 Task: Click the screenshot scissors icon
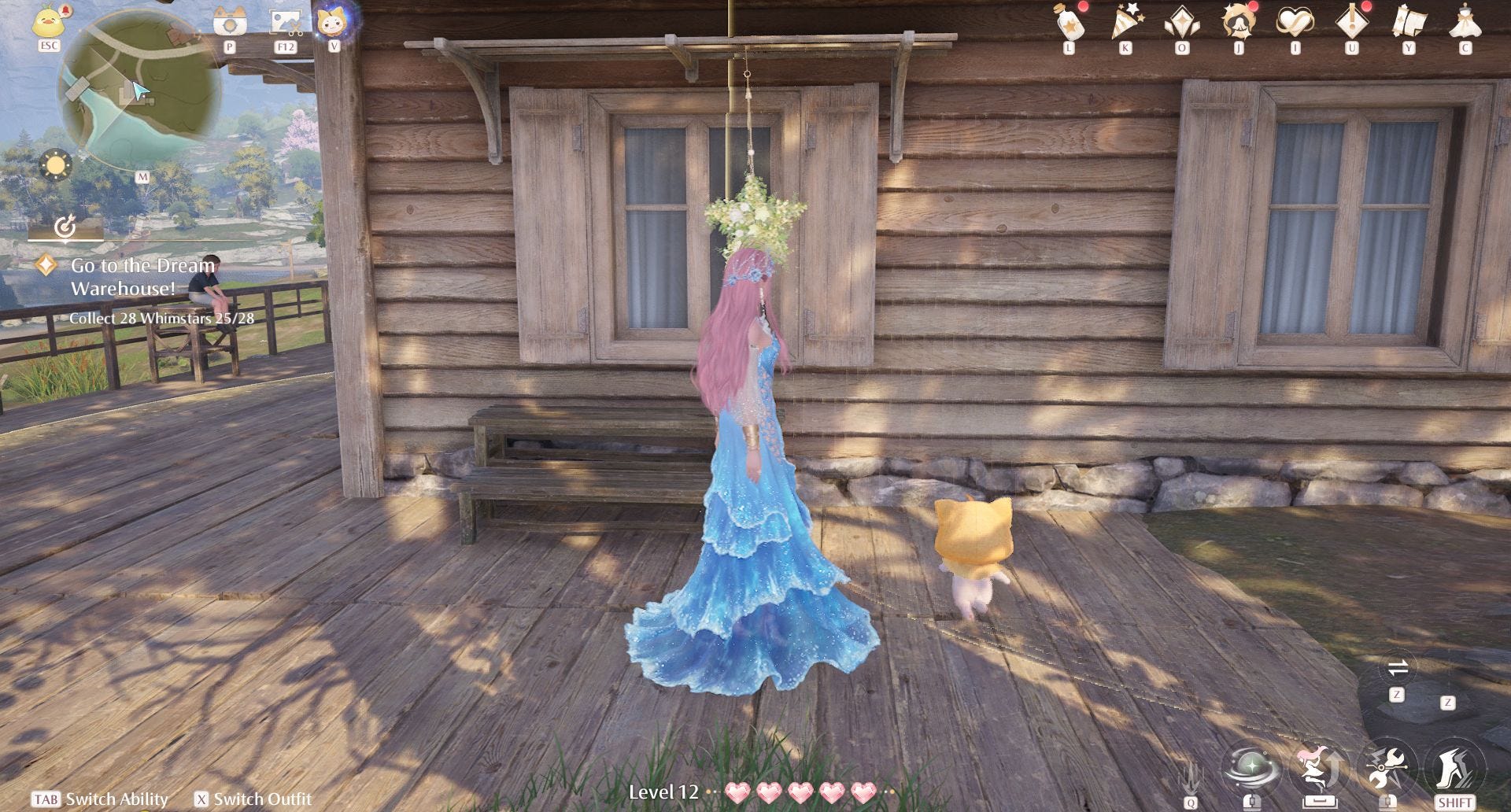pyautogui.click(x=285, y=22)
